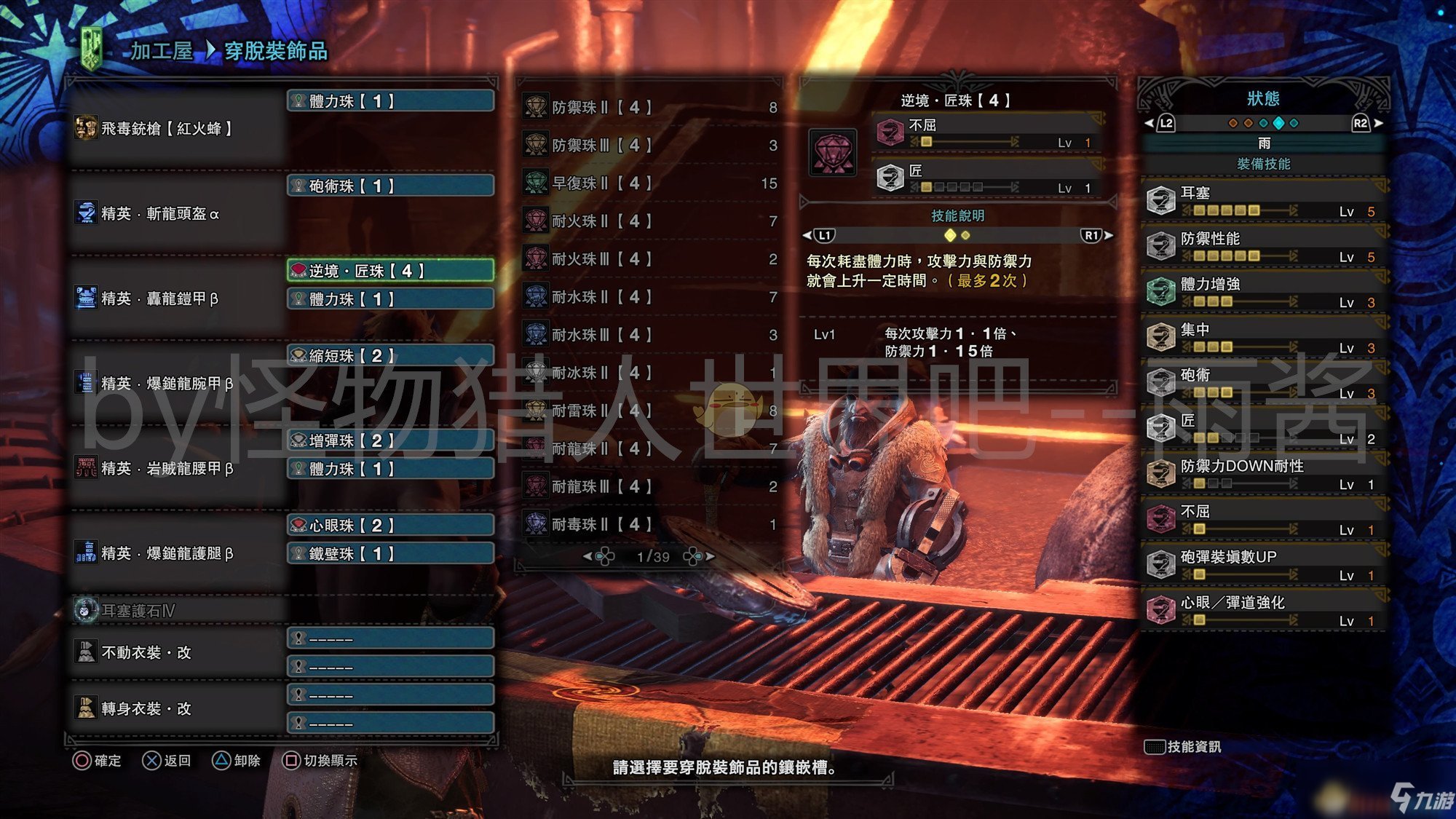The height and width of the screenshot is (819, 1456).
Task: Select the 縮短珠【2】 slot
Action: (x=391, y=356)
